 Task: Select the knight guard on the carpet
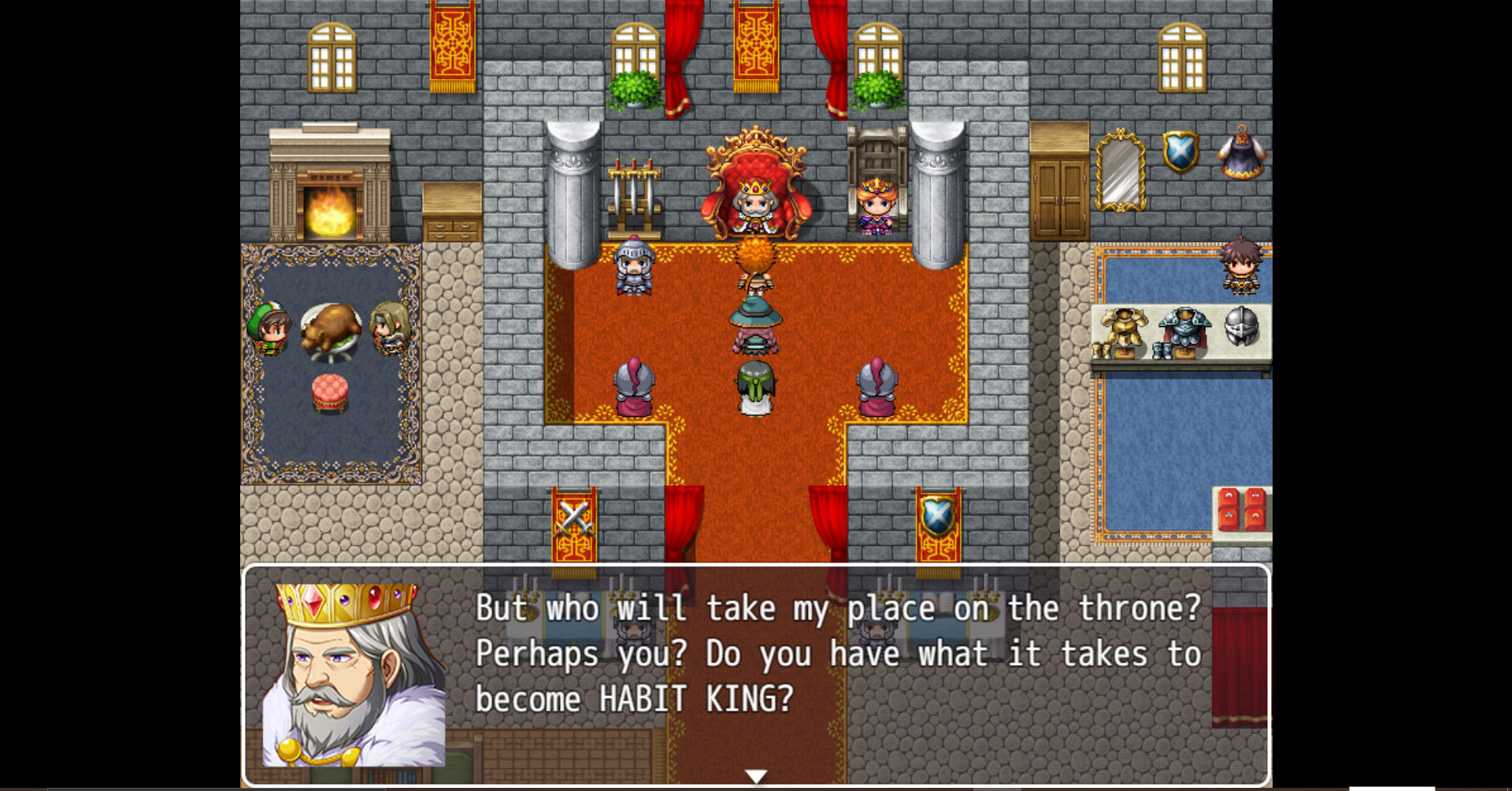tap(635, 268)
